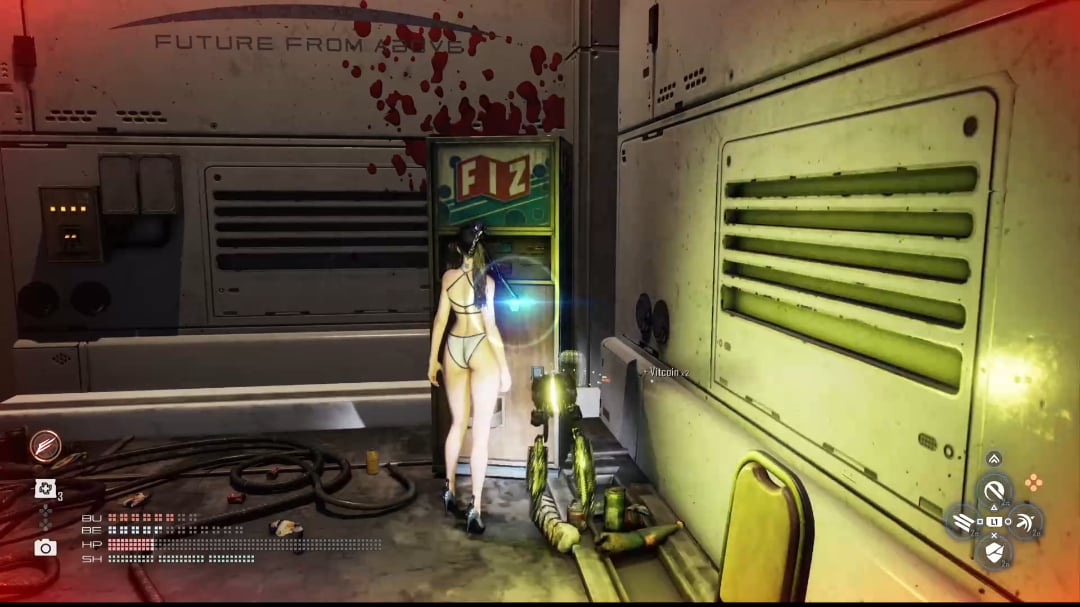Use the wing-shaped skill on the right
This screenshot has height=607, width=1080.
pos(1025,521)
